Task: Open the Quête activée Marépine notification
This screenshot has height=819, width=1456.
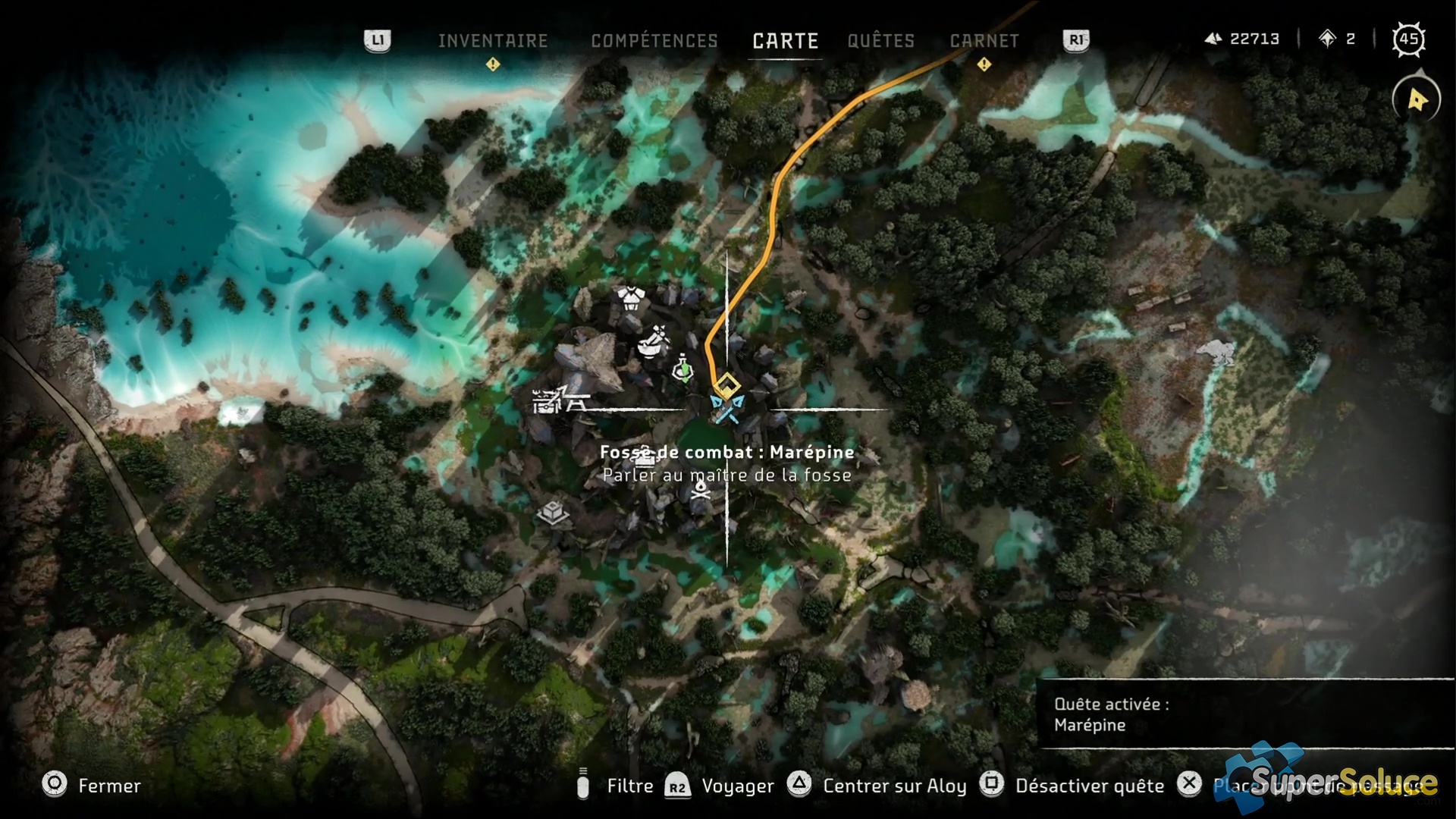Action: 1244,714
